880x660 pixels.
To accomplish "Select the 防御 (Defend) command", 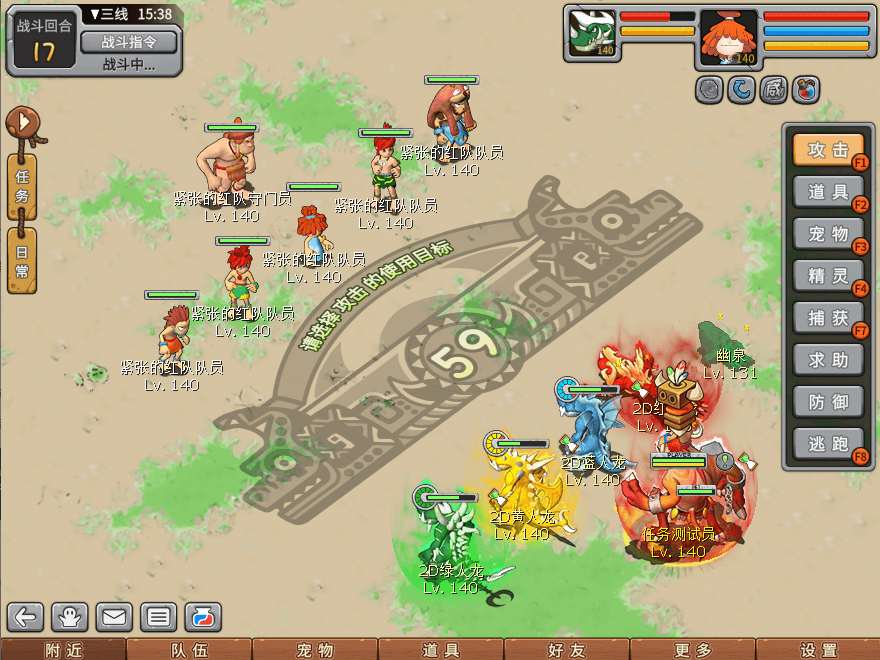I will pyautogui.click(x=828, y=401).
